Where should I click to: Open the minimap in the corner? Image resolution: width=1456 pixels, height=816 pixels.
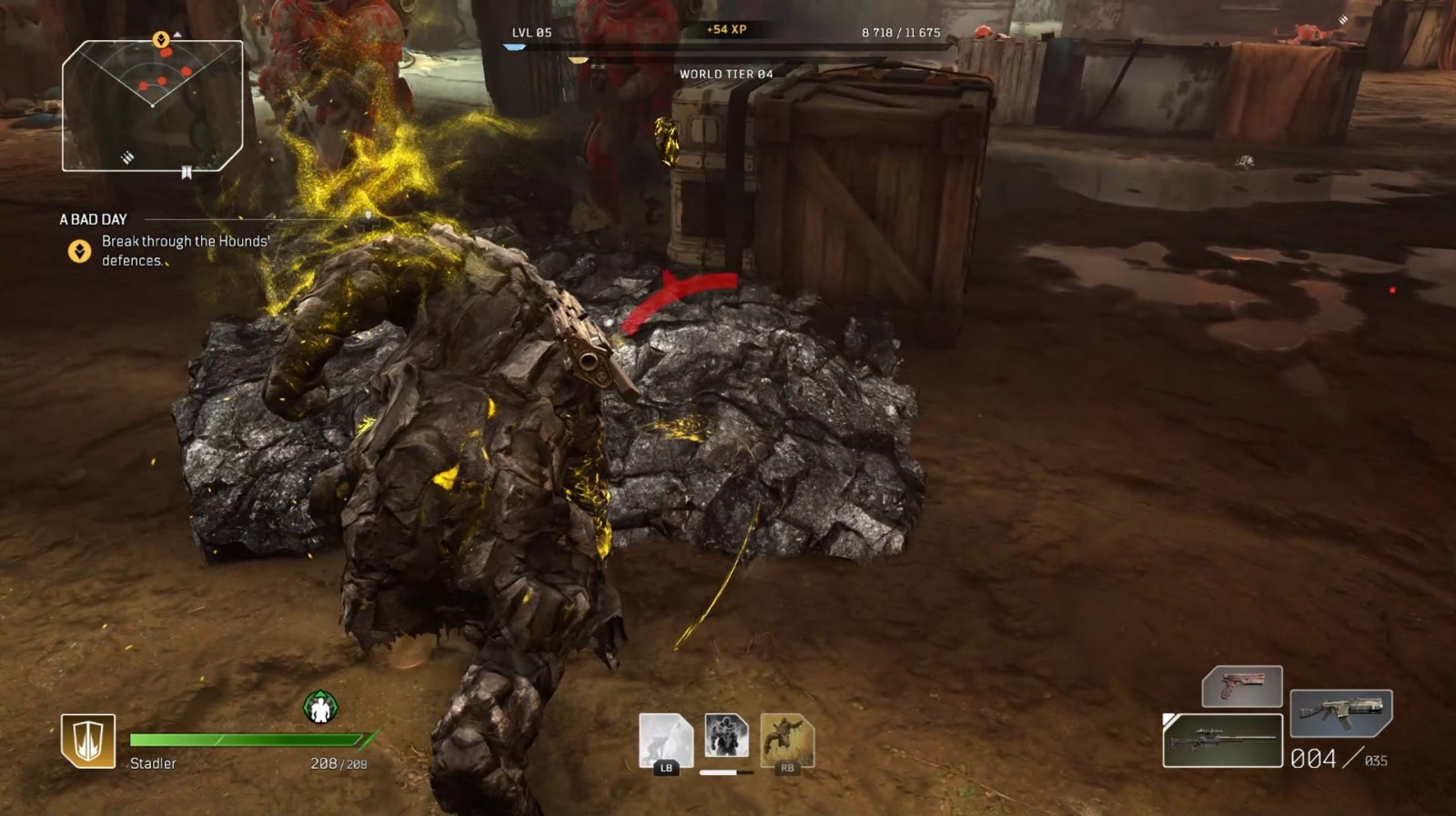coord(152,106)
